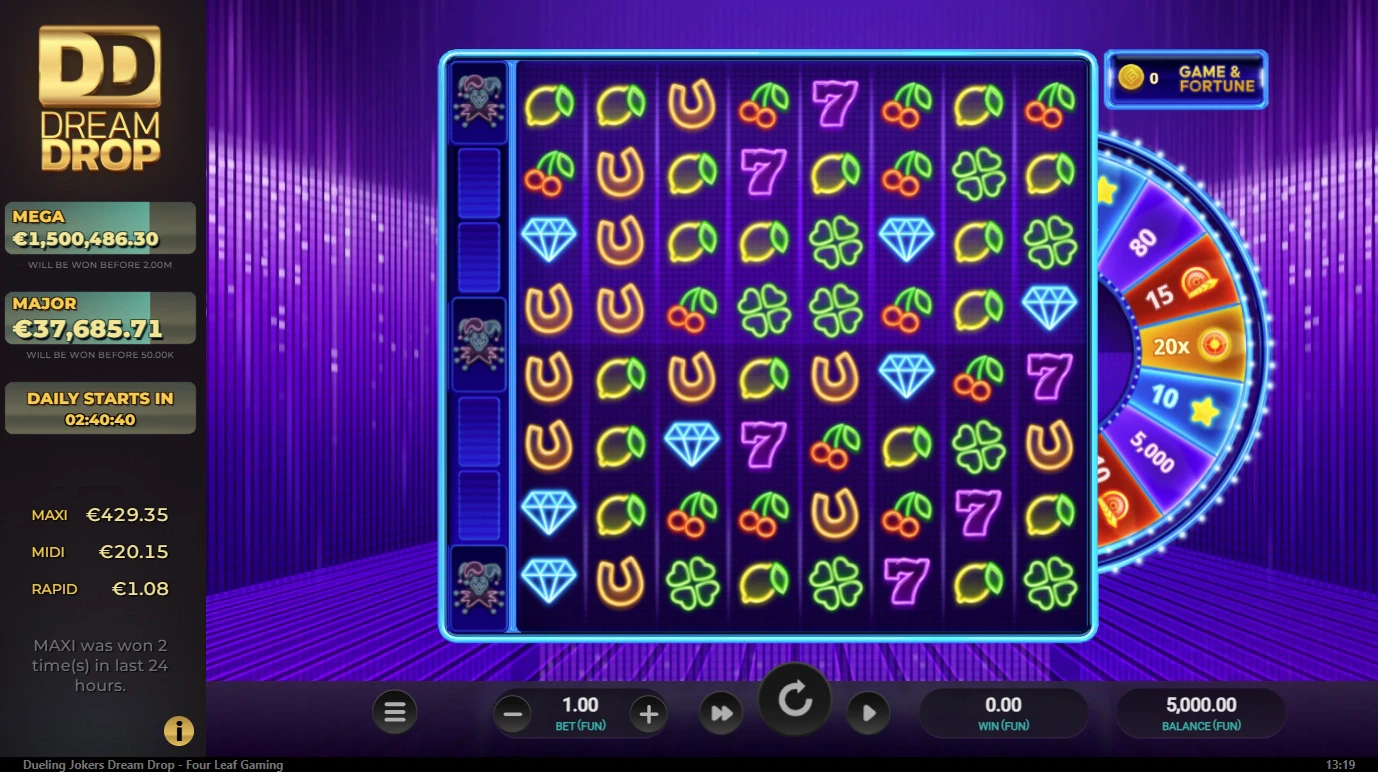Screen dimensions: 1378x772
Task: Open the MEGA jackpot panel
Action: pos(100,227)
